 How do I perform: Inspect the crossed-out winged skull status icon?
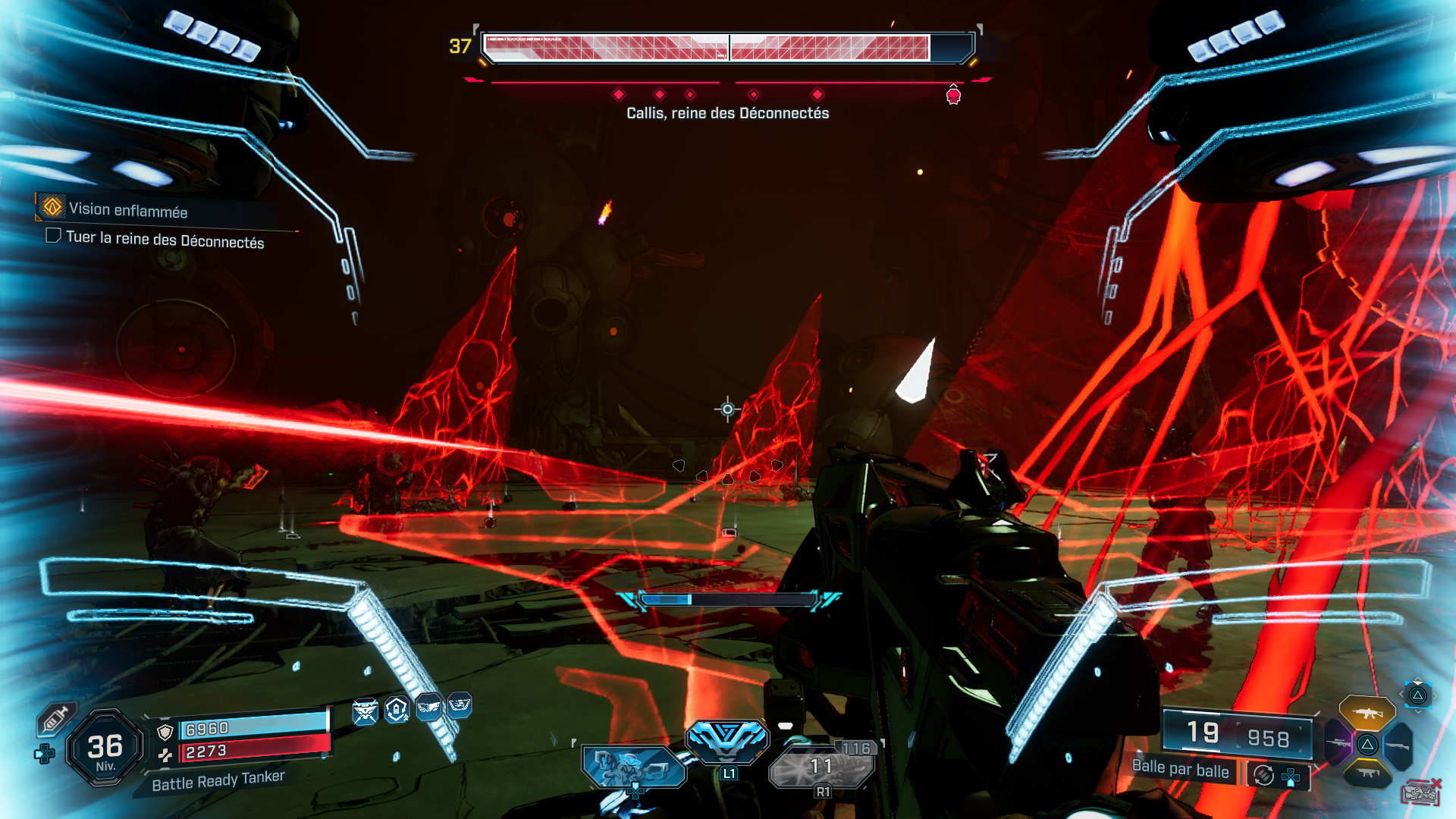(365, 711)
